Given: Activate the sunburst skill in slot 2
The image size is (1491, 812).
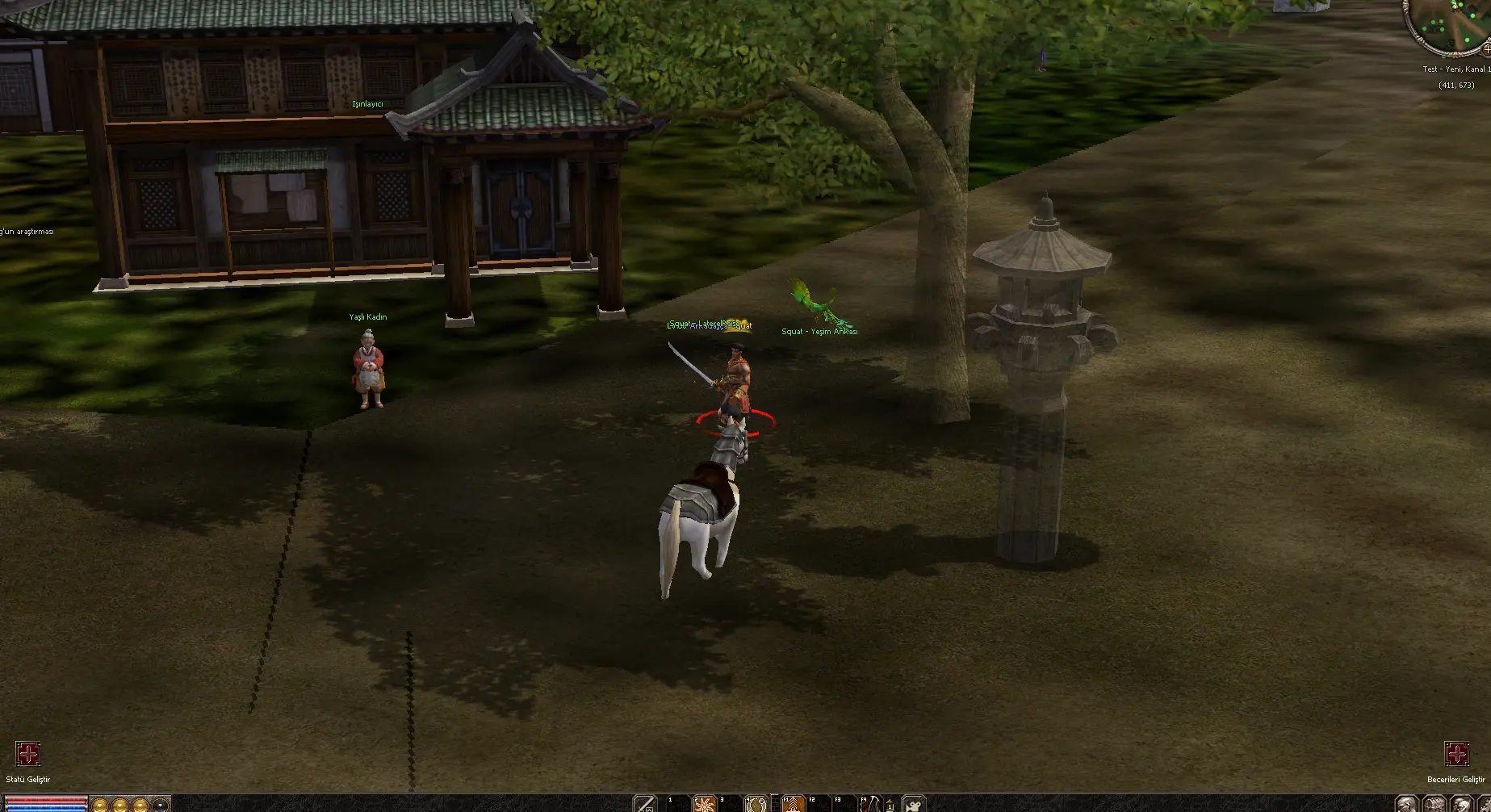Looking at the screenshot, I should point(705,804).
